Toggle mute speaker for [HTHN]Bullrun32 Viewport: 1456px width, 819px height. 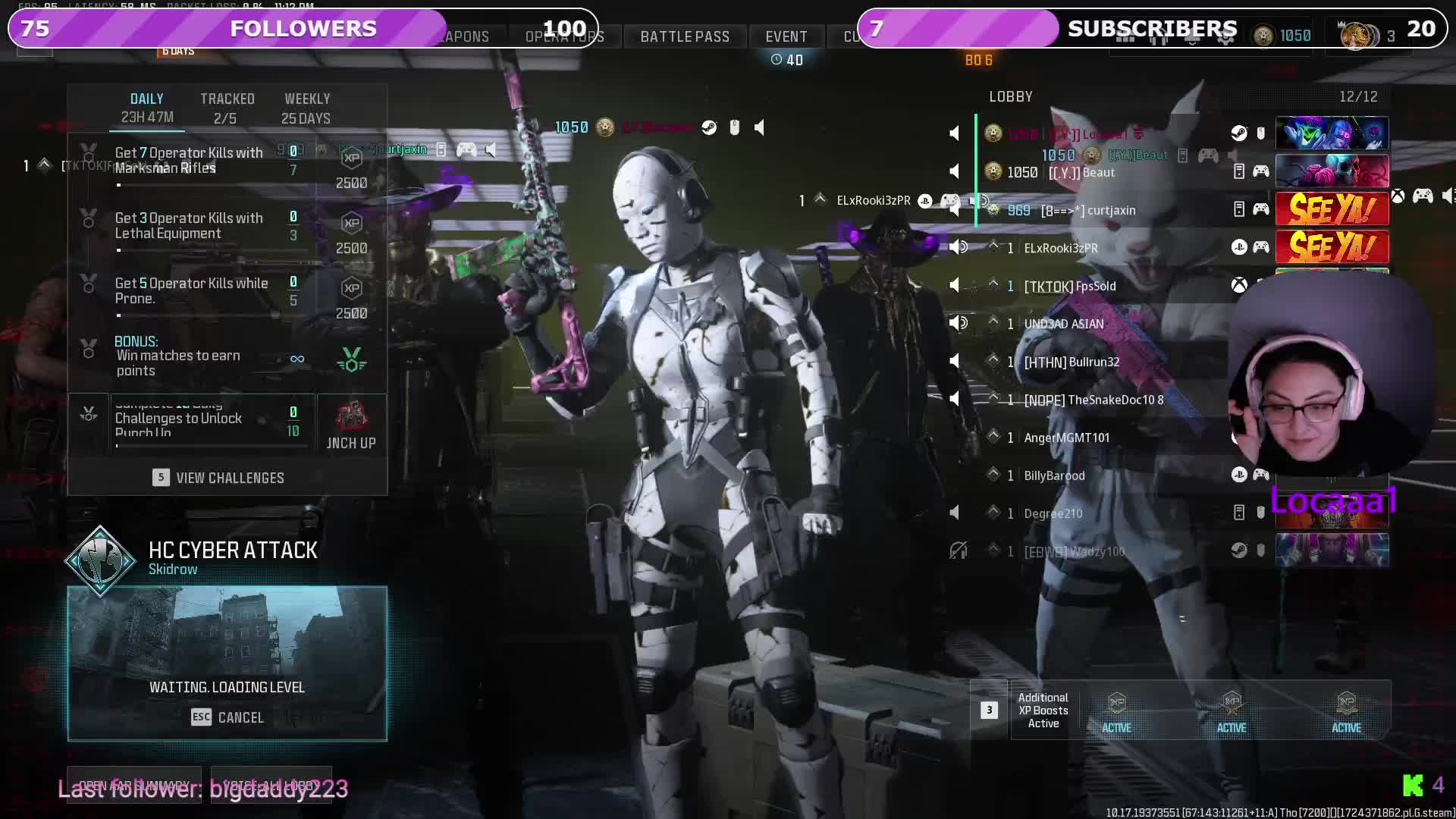click(955, 362)
